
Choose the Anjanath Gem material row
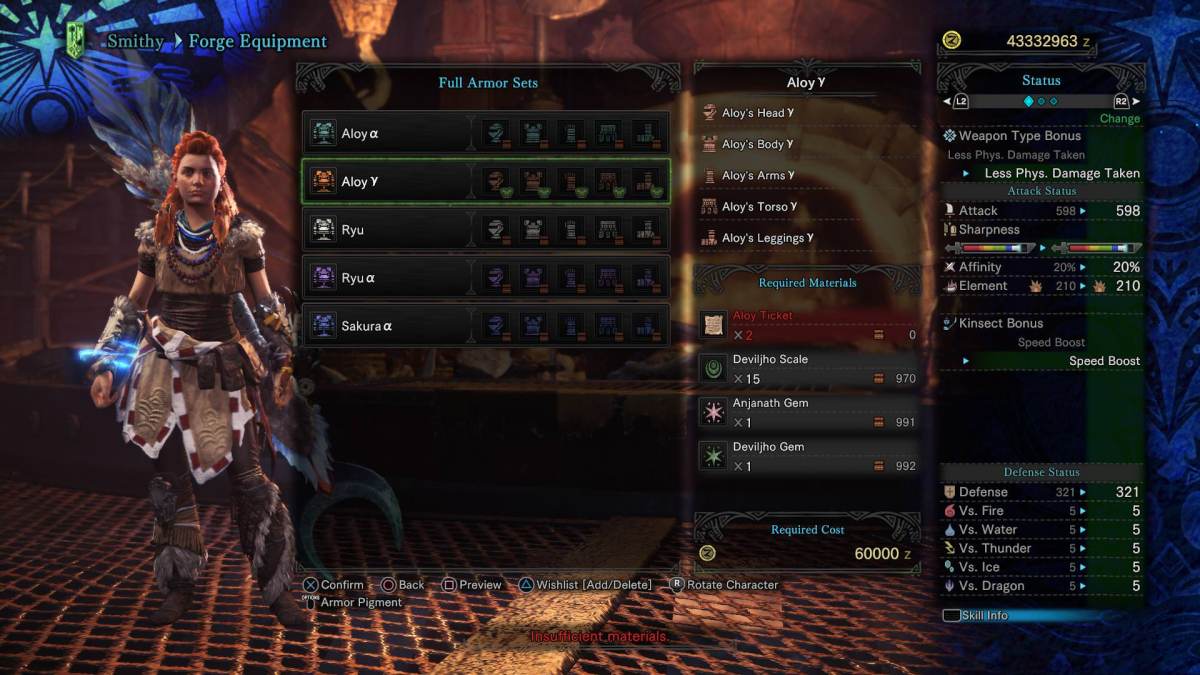point(808,413)
